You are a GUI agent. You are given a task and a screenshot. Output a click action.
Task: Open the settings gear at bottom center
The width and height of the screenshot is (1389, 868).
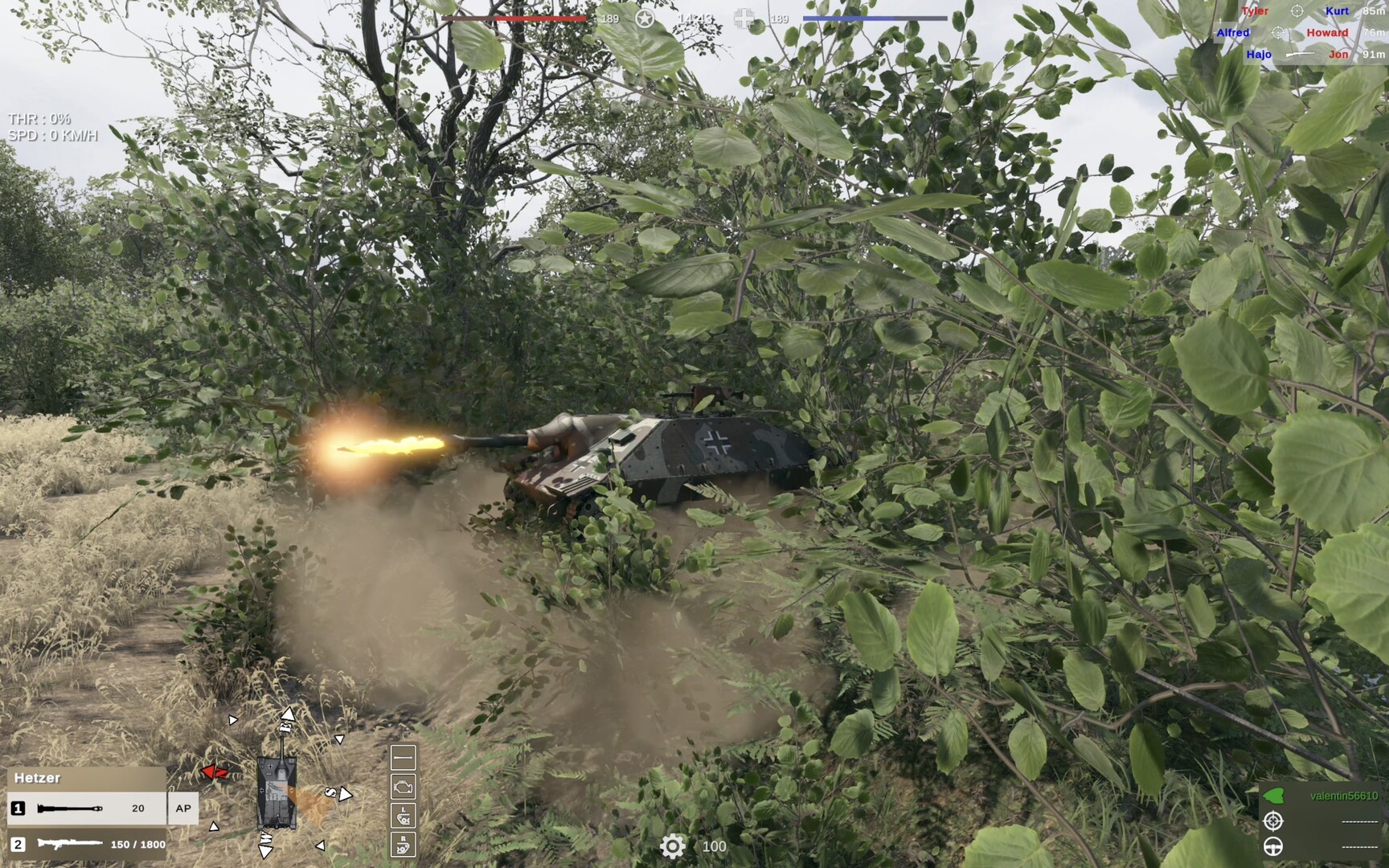click(672, 845)
